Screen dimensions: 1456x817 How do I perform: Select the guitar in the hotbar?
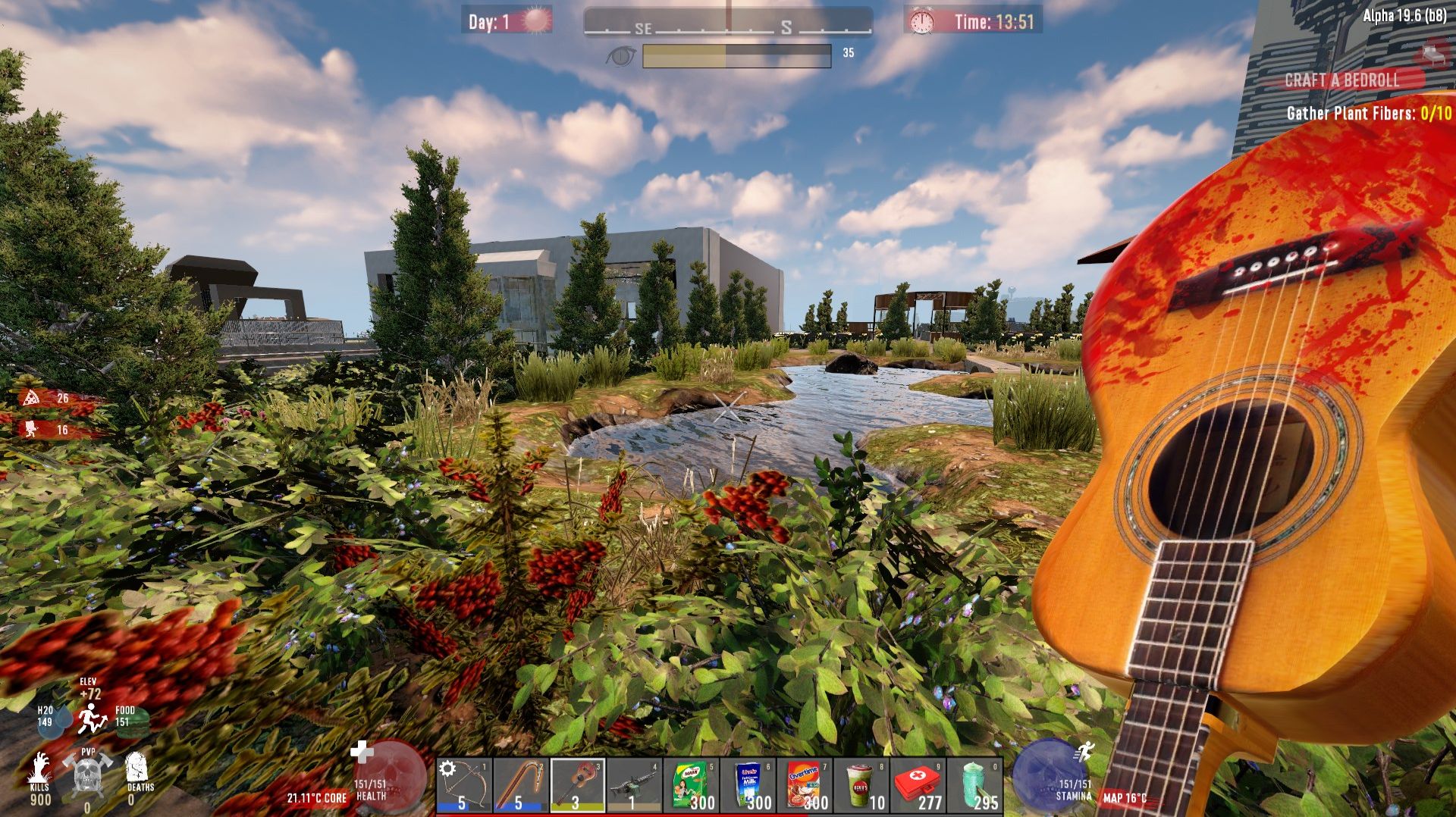(577, 785)
